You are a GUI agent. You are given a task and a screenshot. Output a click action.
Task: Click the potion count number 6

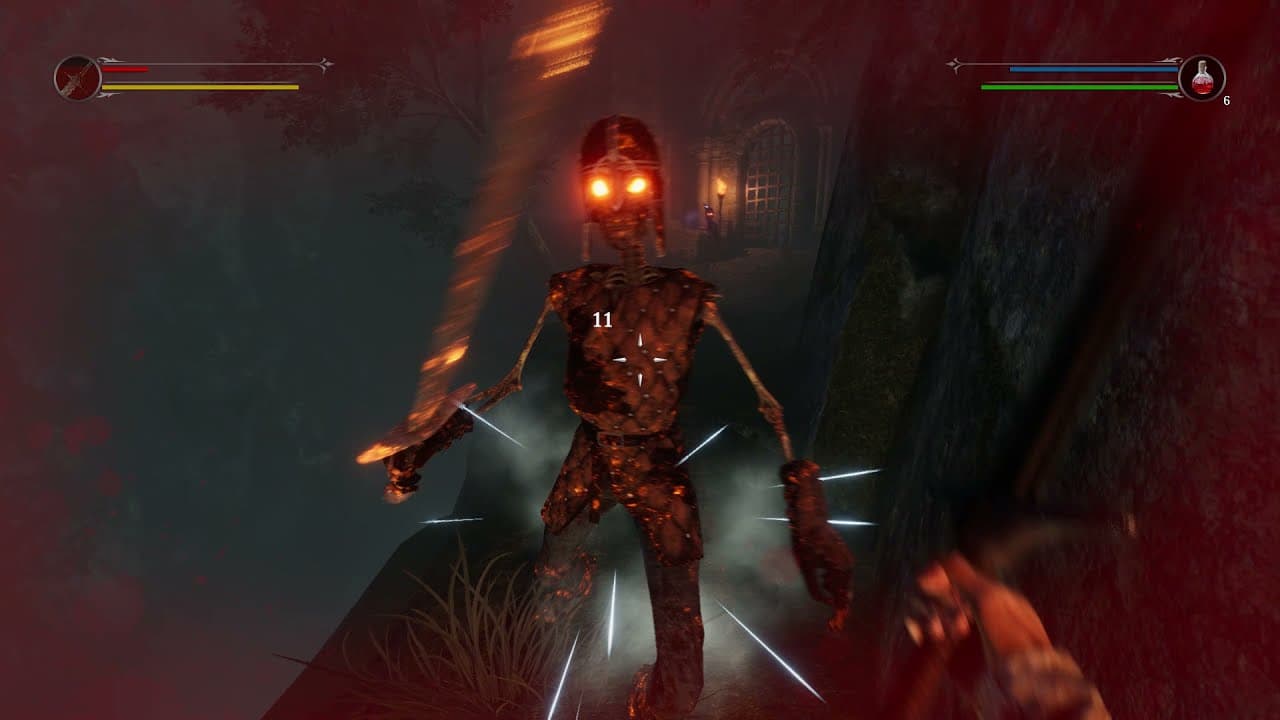click(x=1227, y=100)
